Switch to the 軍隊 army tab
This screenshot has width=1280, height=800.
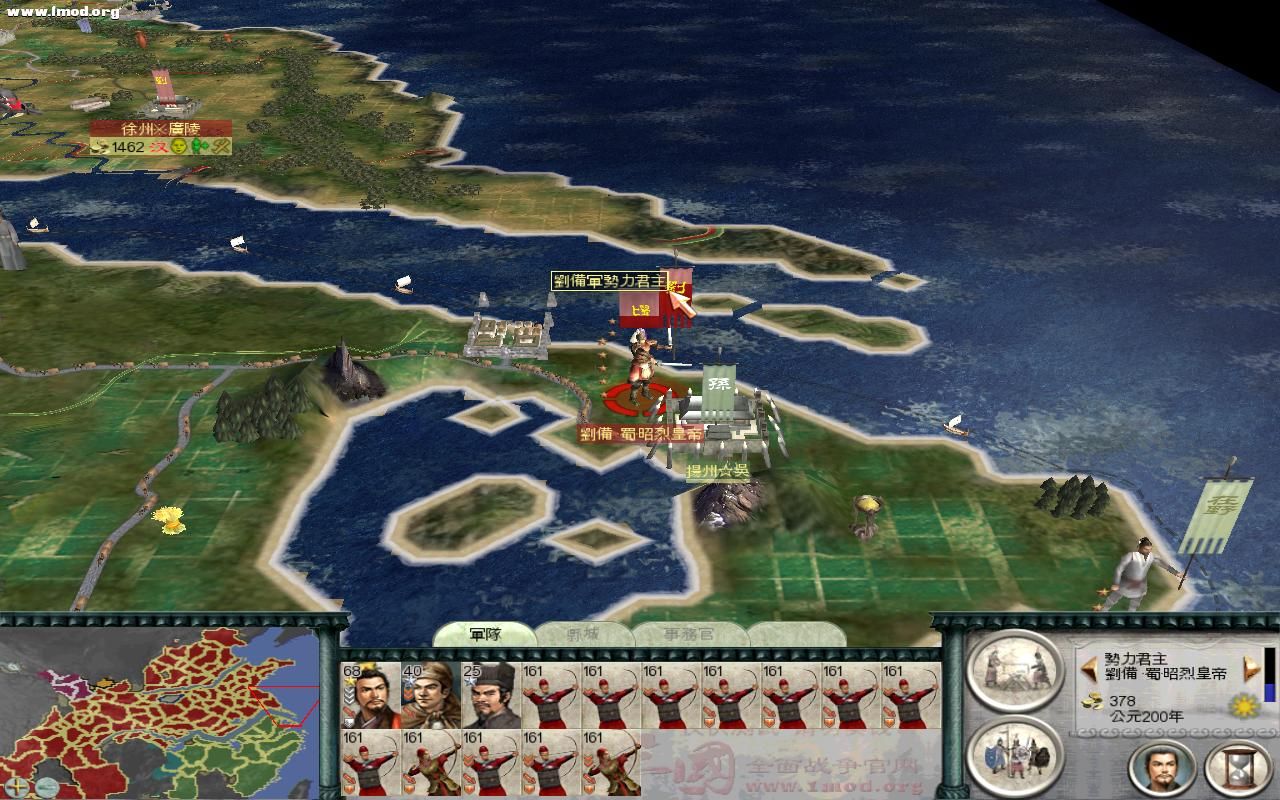pyautogui.click(x=486, y=634)
